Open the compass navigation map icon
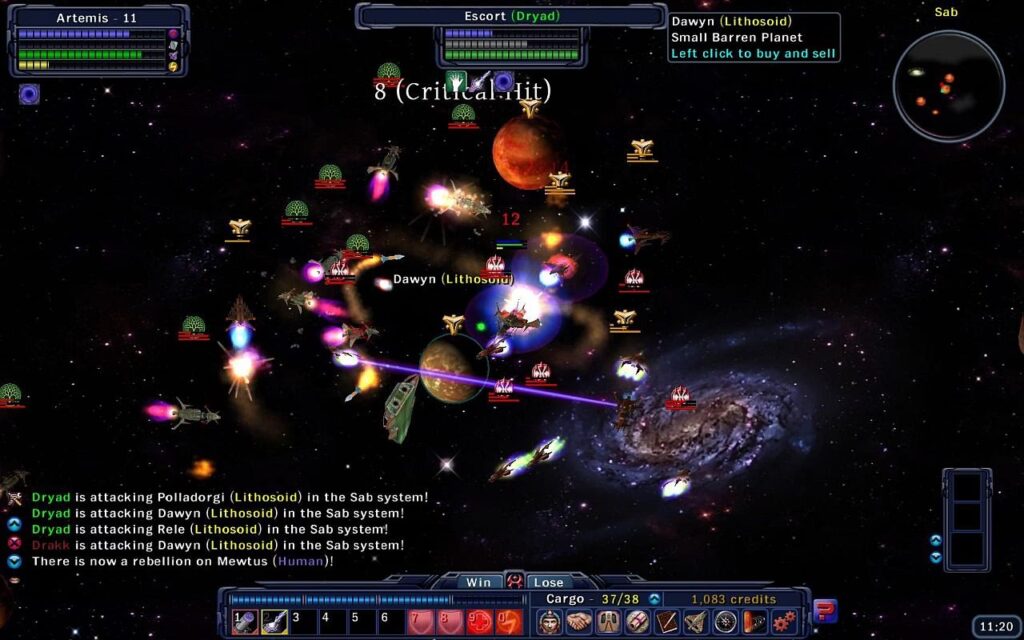 (725, 622)
